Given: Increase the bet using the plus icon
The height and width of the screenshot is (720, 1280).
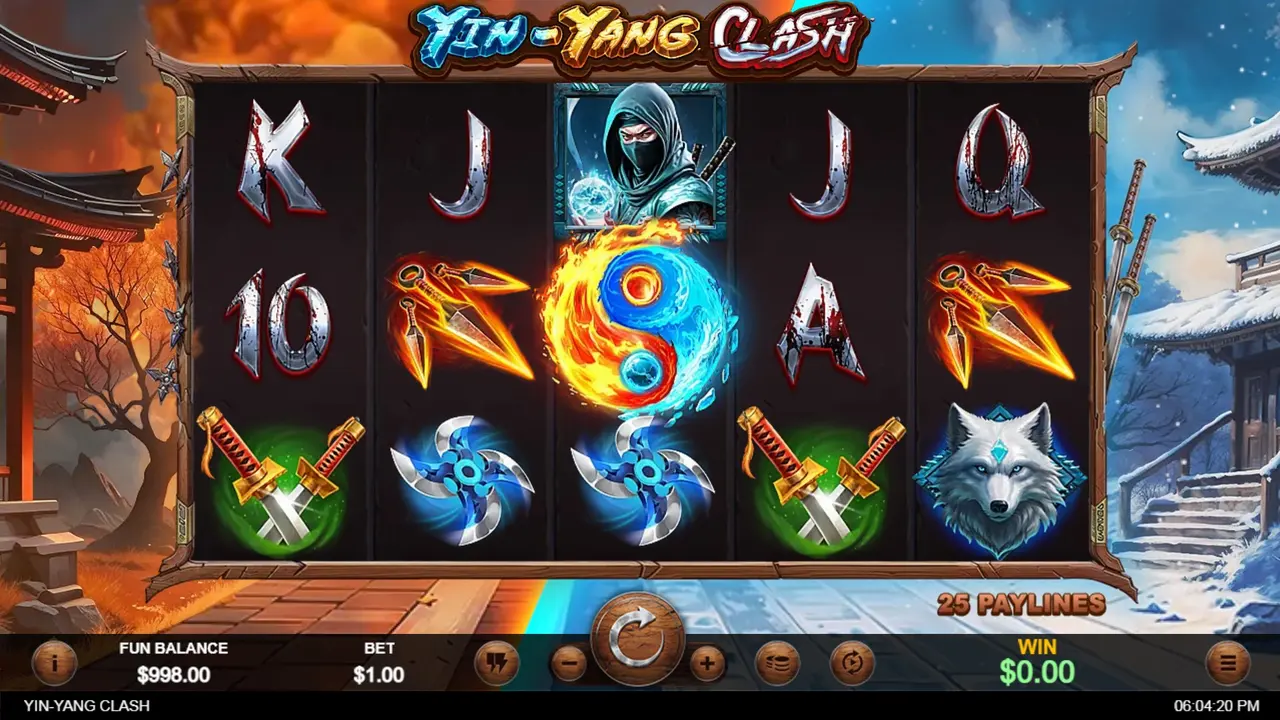Looking at the screenshot, I should (x=707, y=661).
